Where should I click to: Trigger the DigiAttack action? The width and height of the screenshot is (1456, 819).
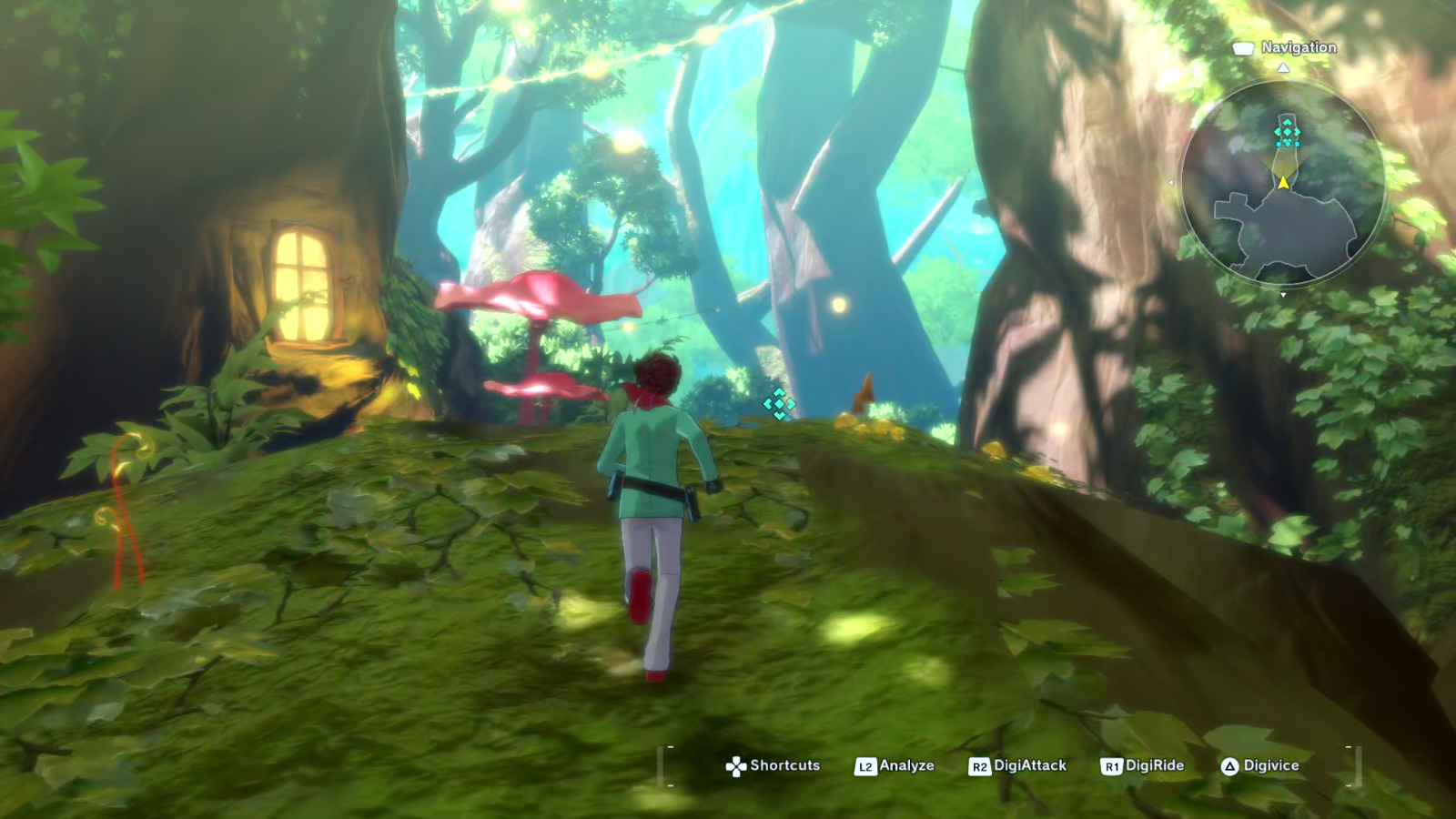1018,766
